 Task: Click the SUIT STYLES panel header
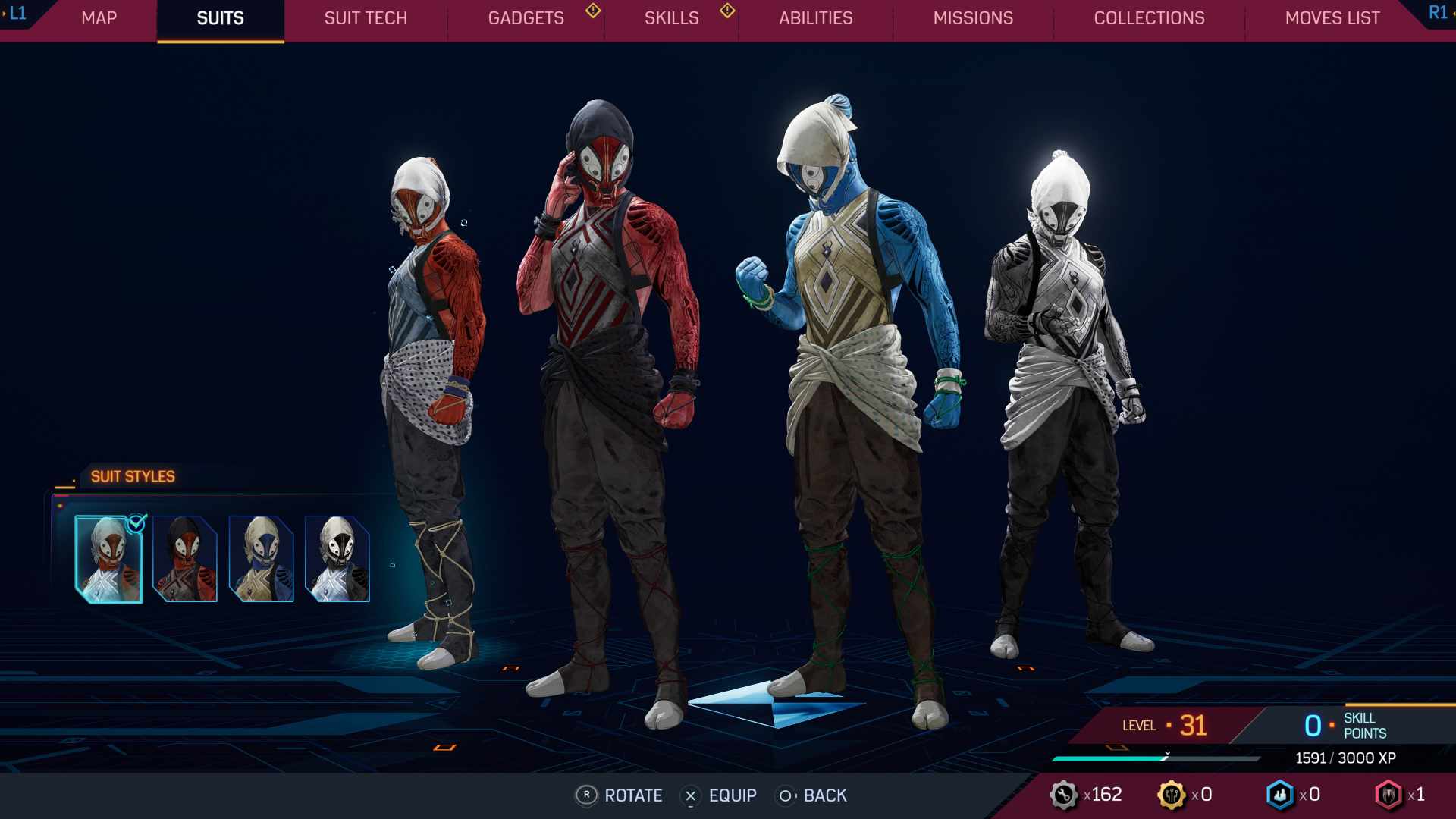coord(133,476)
